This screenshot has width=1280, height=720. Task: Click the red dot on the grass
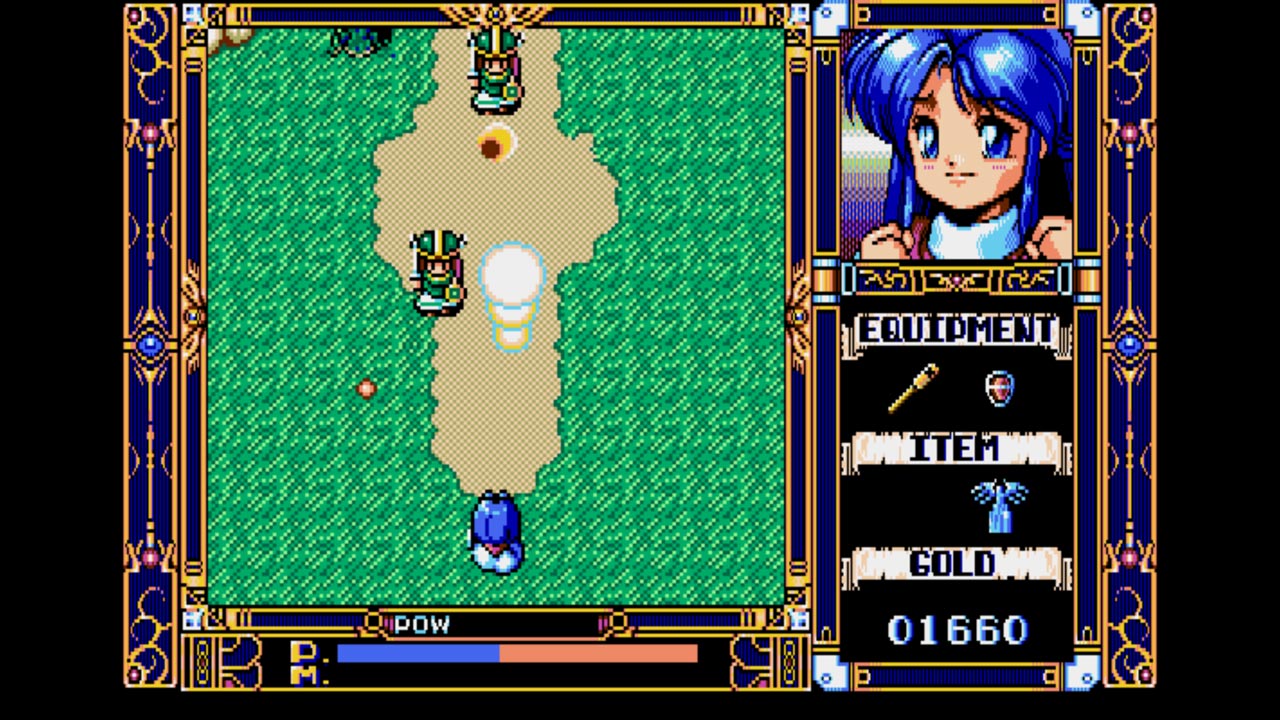coord(366,390)
